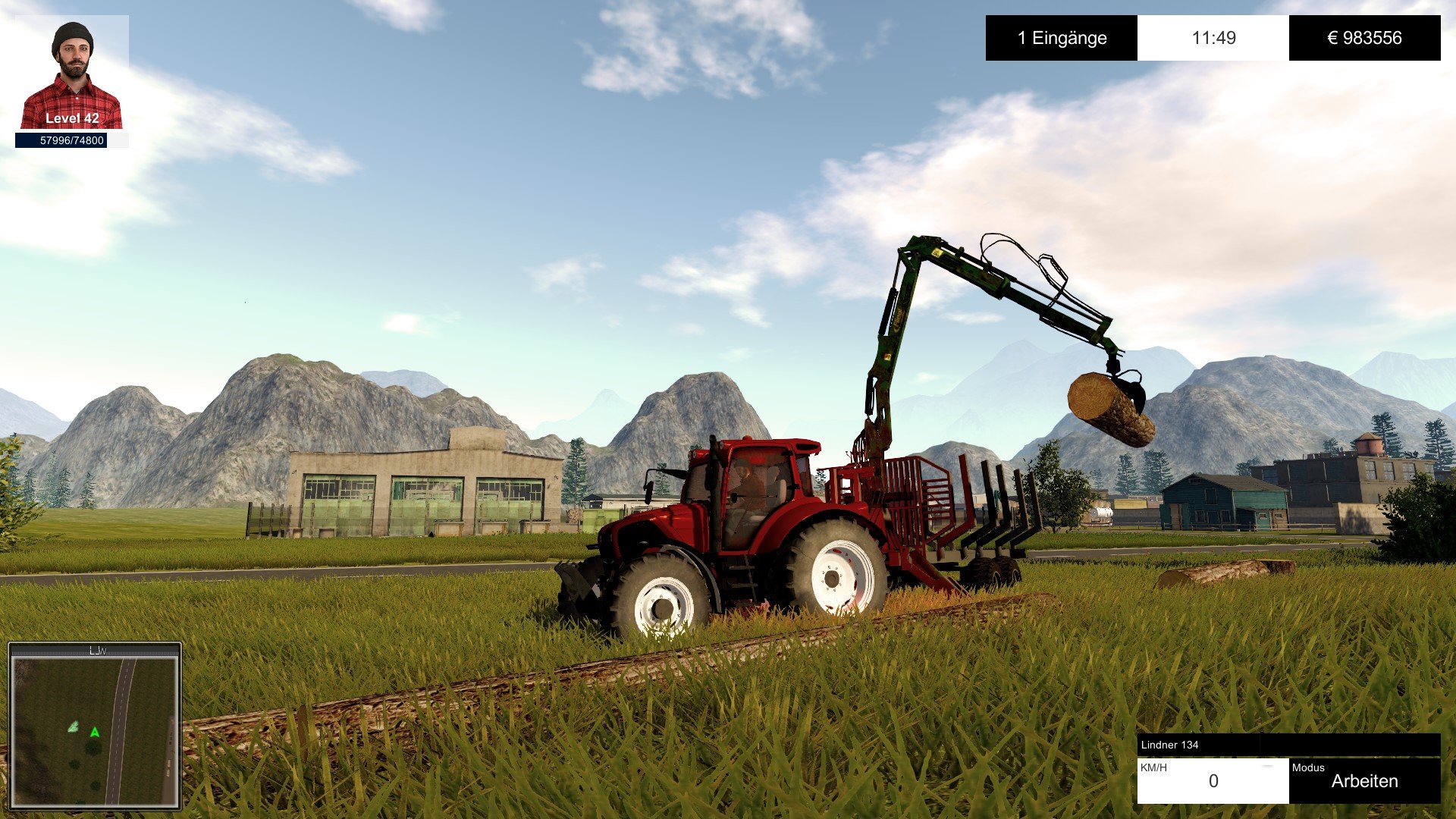Open the 1 Eingänge inbox notification

click(1062, 38)
